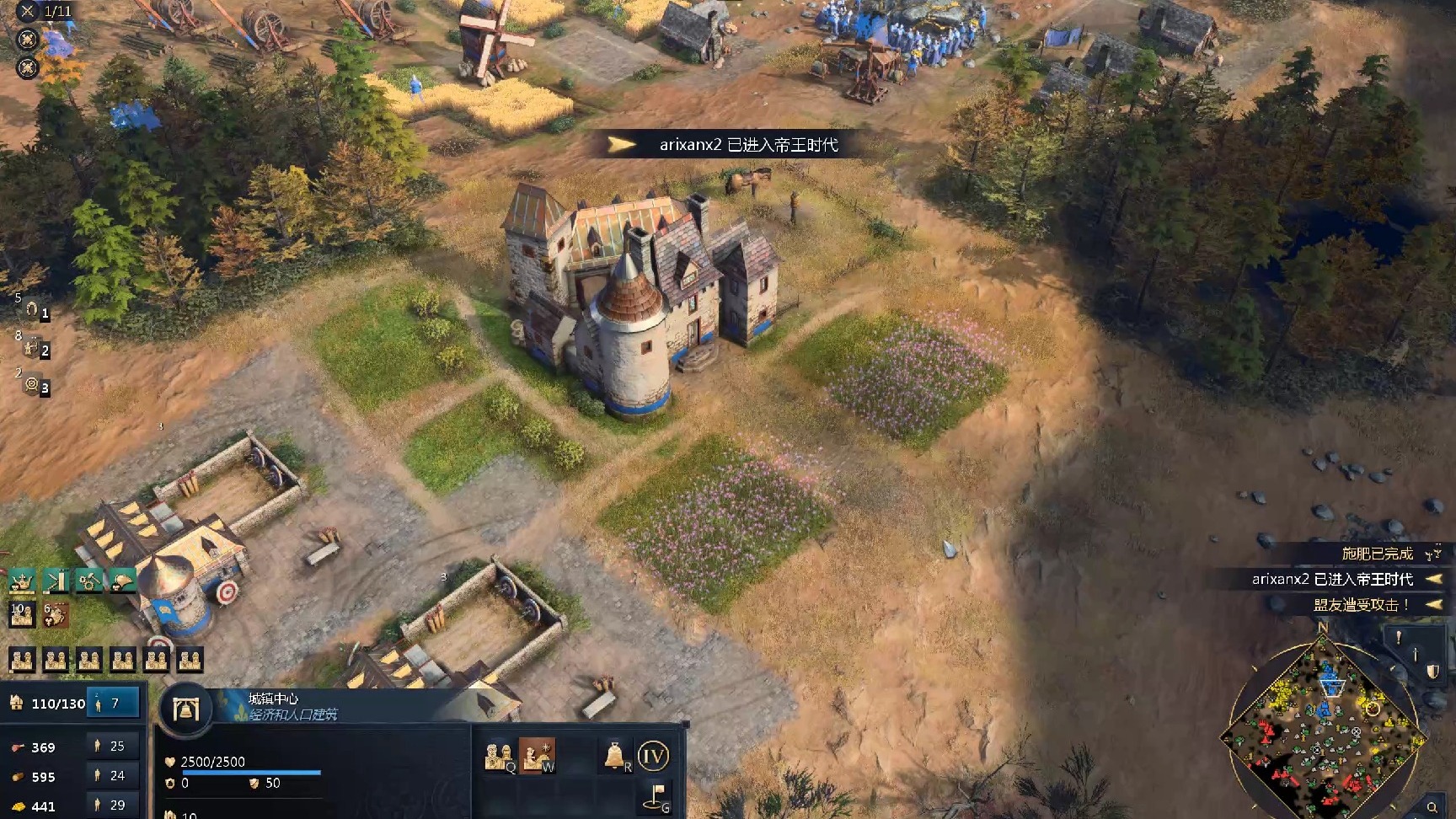
Task: Select the exclamation mark ping button near minimap
Action: [x=1398, y=638]
